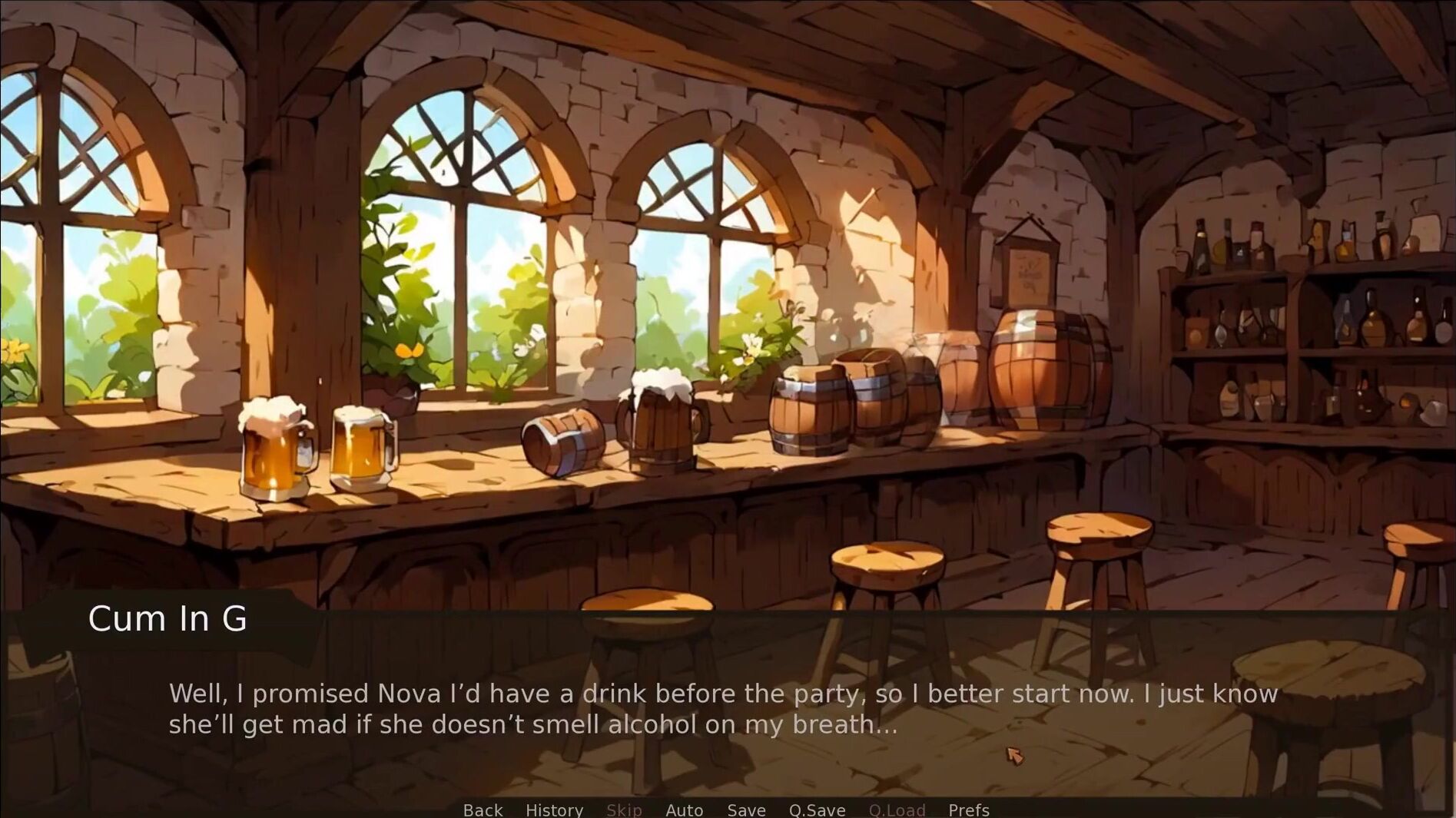The height and width of the screenshot is (818, 1456).
Task: Open the Save menu
Action: [x=746, y=810]
